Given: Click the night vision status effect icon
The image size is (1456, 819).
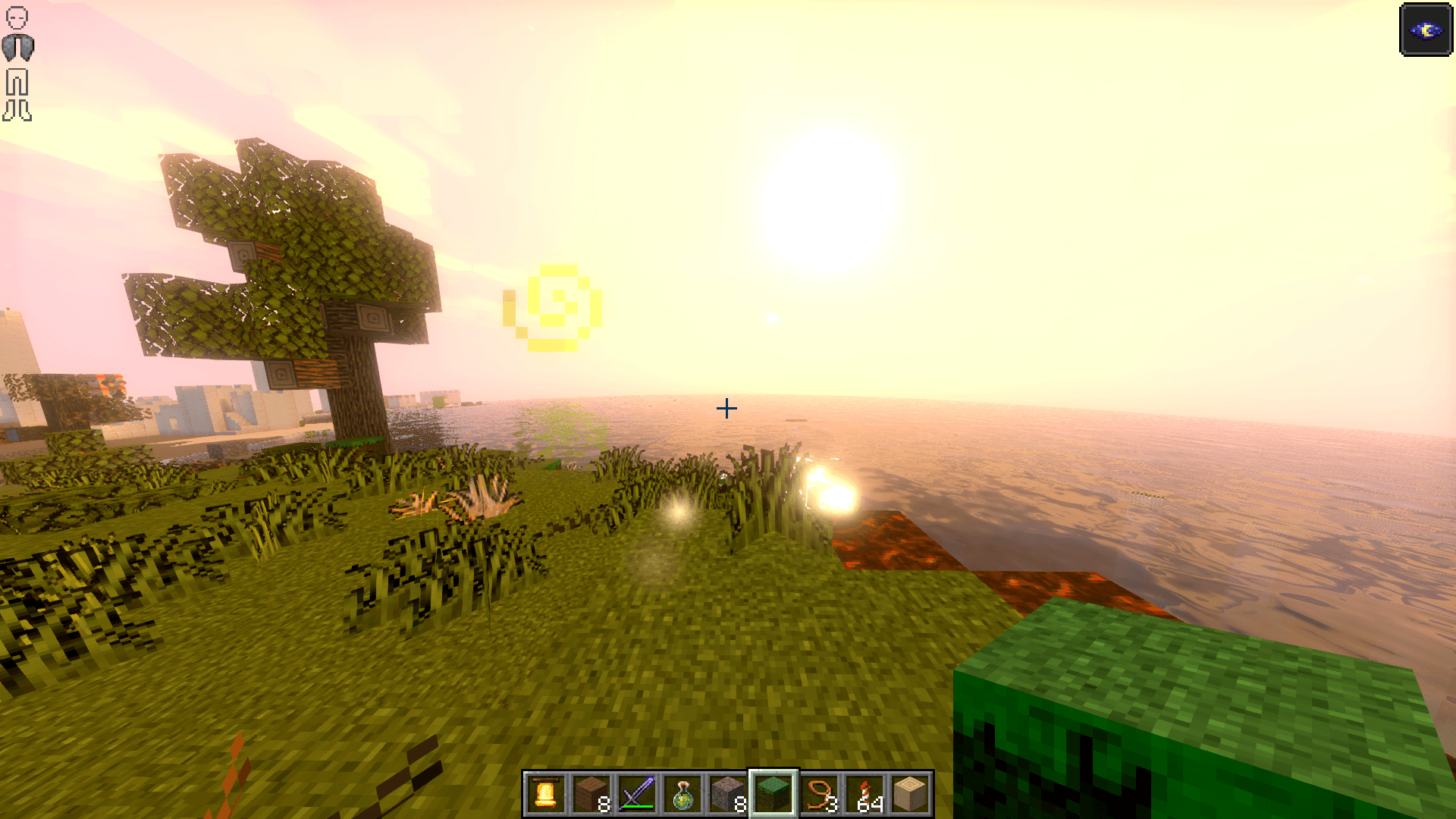Looking at the screenshot, I should 1426,30.
